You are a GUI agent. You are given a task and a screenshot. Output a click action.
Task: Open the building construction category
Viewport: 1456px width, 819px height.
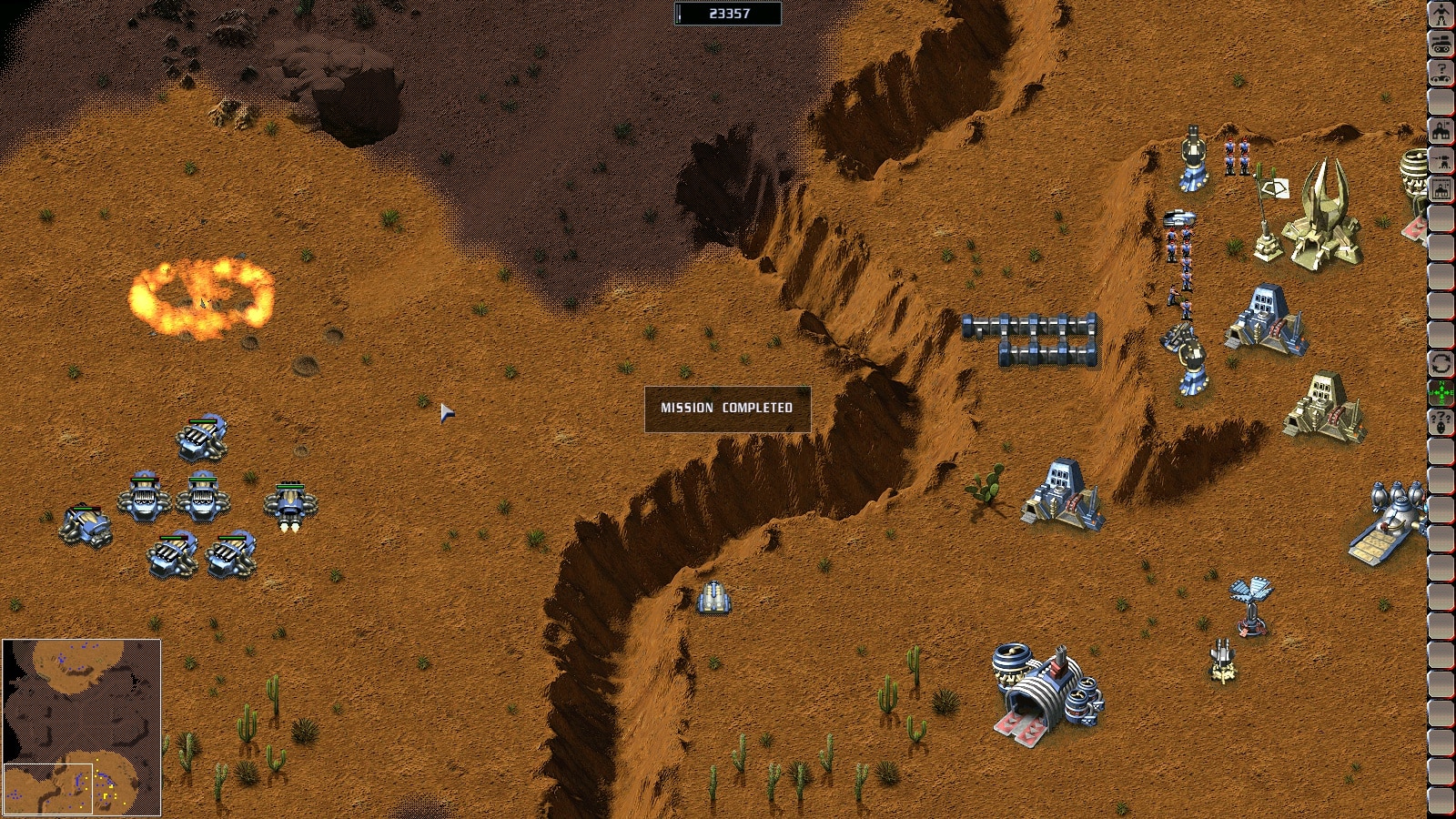[x=1441, y=130]
